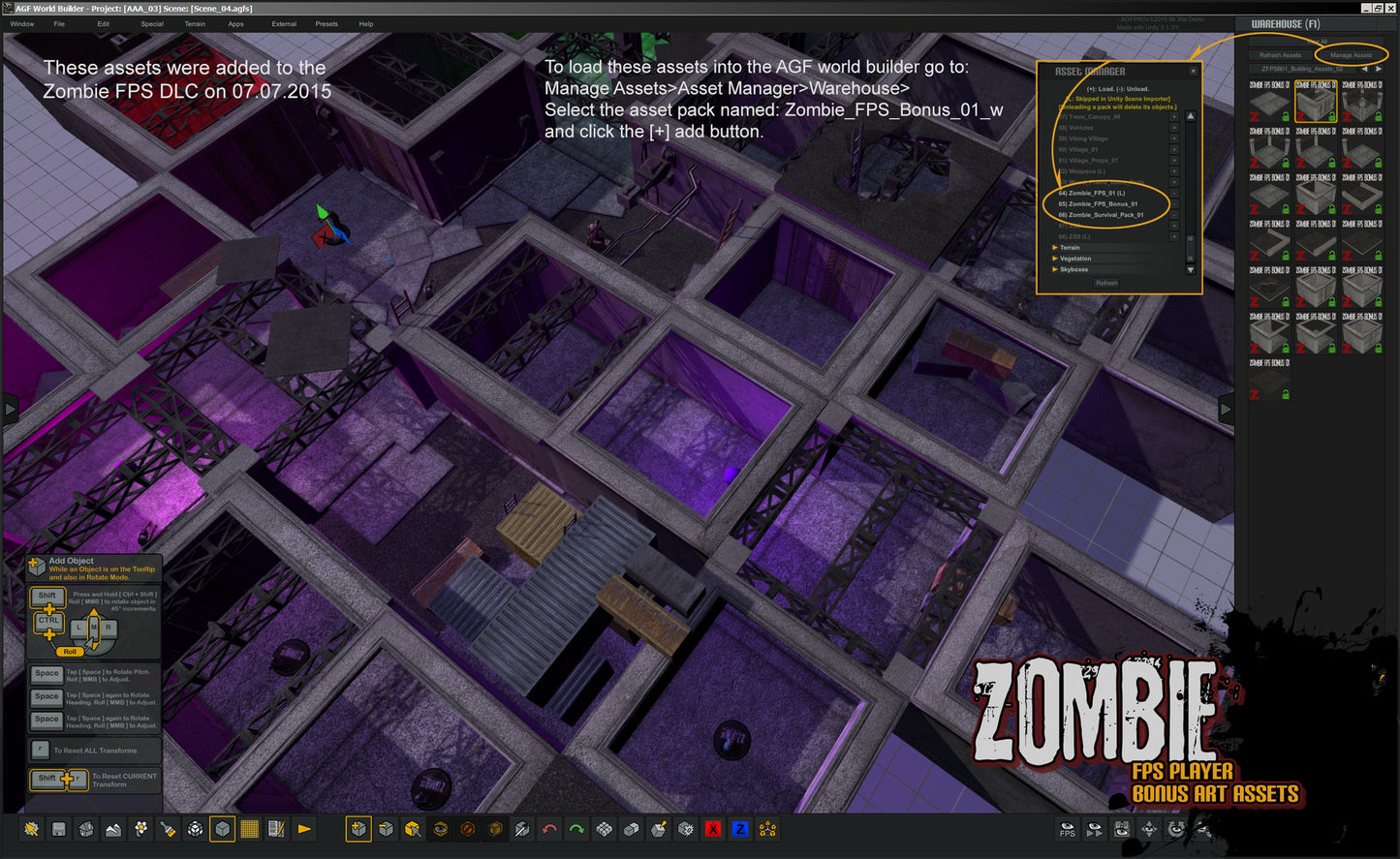Click the blue Z toolbar icon
The width and height of the screenshot is (1400, 859).
click(x=740, y=829)
